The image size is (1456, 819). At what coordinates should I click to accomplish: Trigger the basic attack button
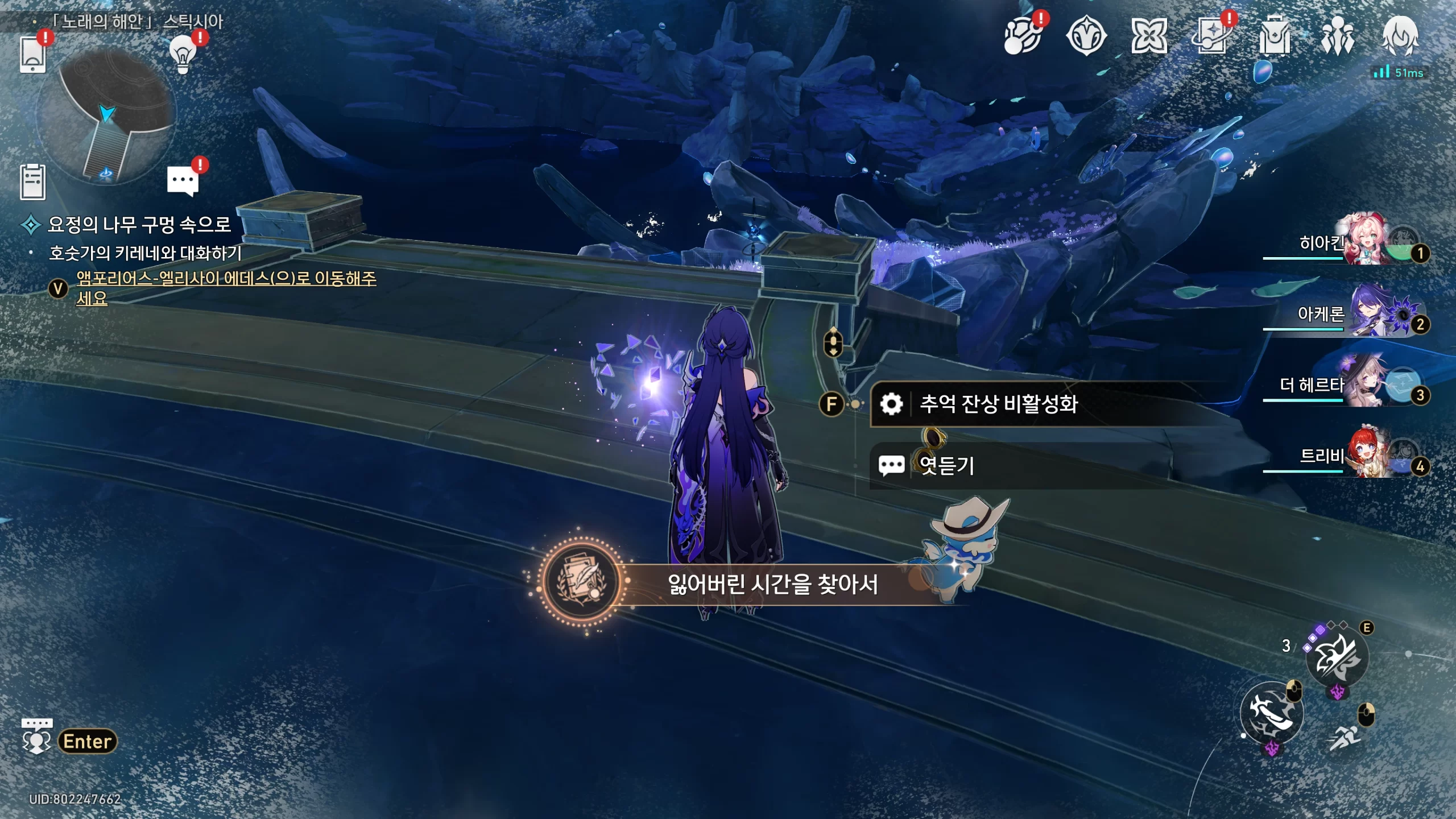click(x=1272, y=713)
